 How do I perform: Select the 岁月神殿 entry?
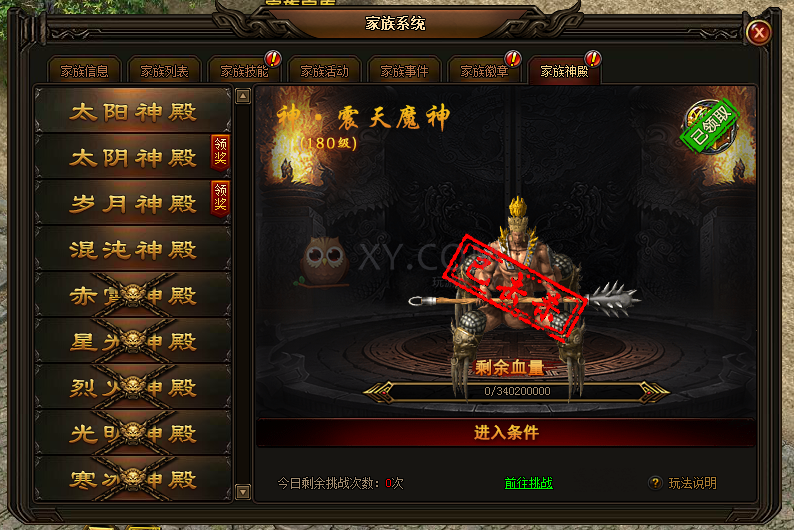click(120, 203)
